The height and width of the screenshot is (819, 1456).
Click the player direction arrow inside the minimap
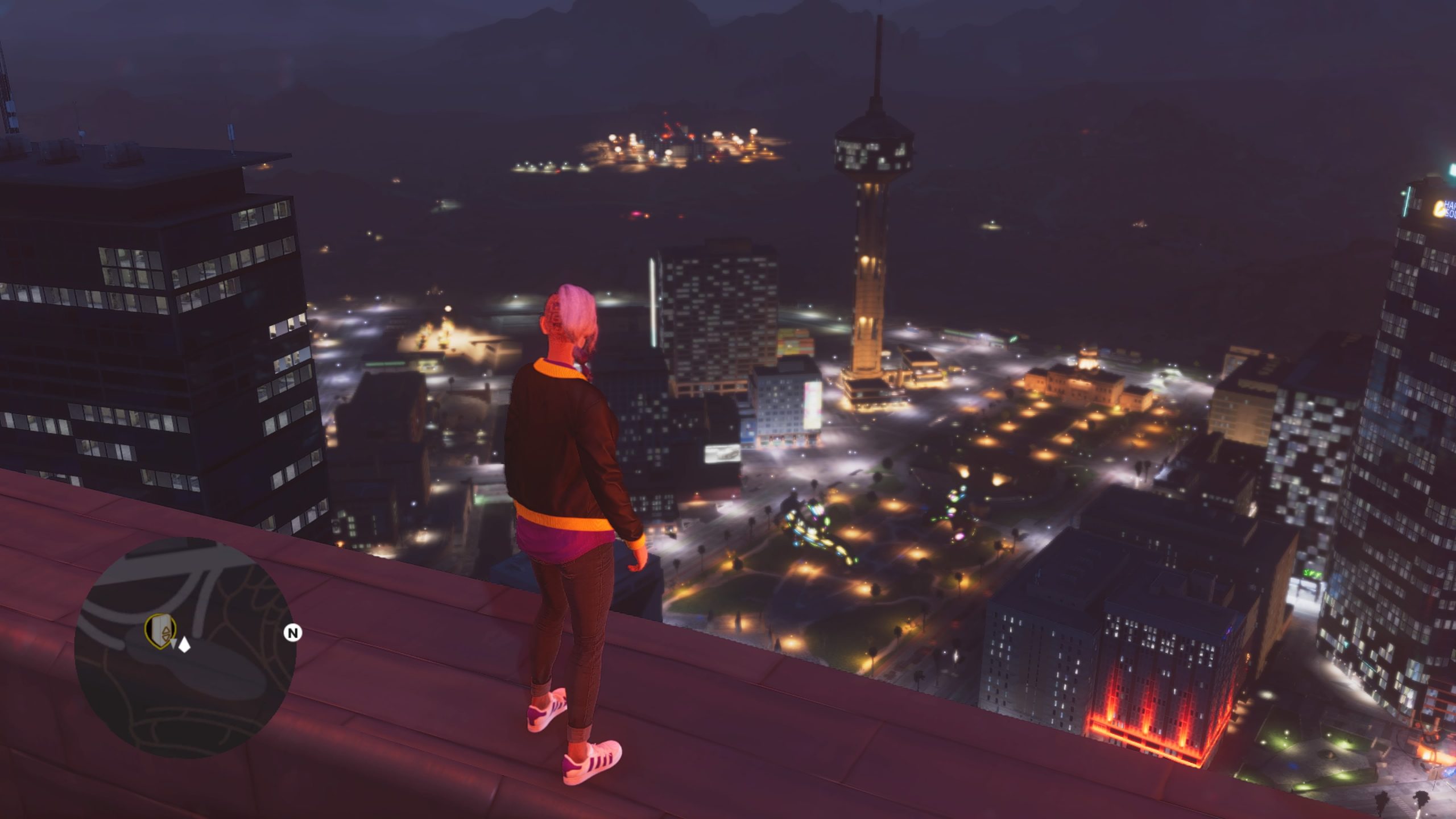point(174,644)
